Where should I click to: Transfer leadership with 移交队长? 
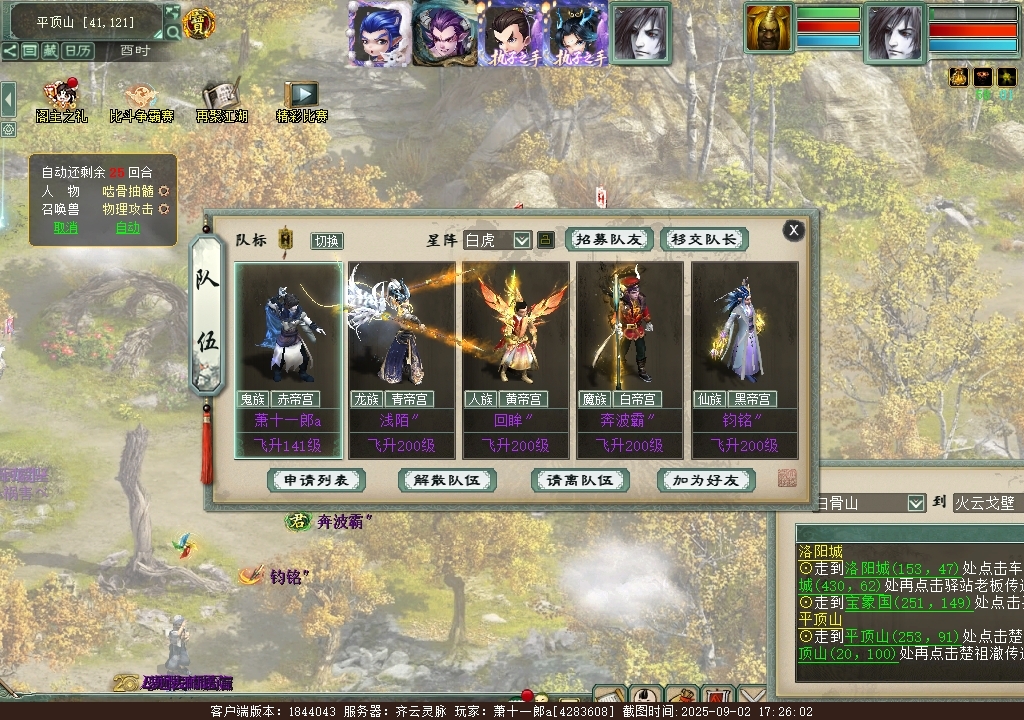(704, 240)
